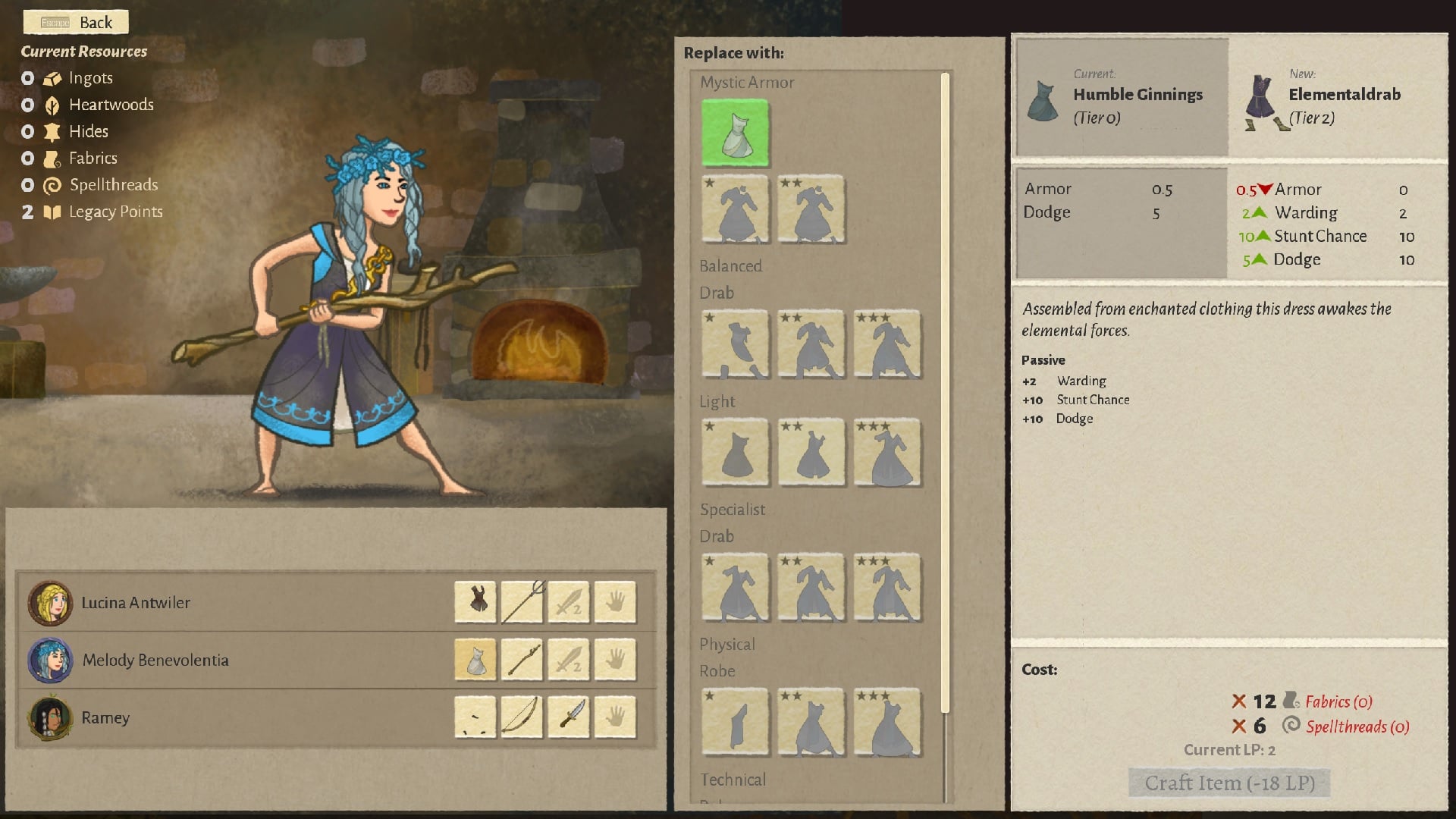This screenshot has height=819, width=1456.
Task: Select Ramey in the party list
Action: [105, 718]
